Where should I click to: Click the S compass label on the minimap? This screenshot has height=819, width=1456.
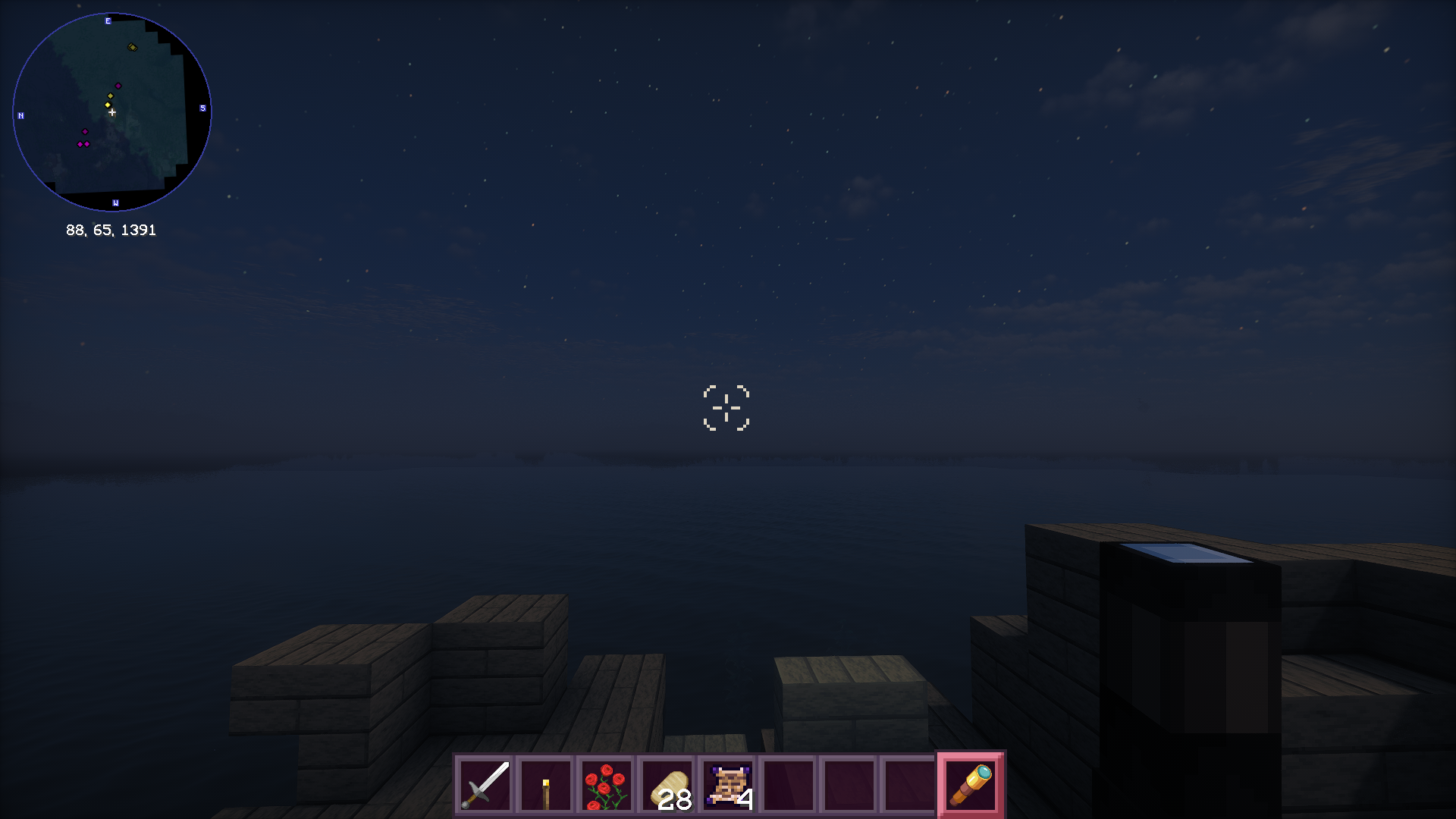pyautogui.click(x=202, y=108)
